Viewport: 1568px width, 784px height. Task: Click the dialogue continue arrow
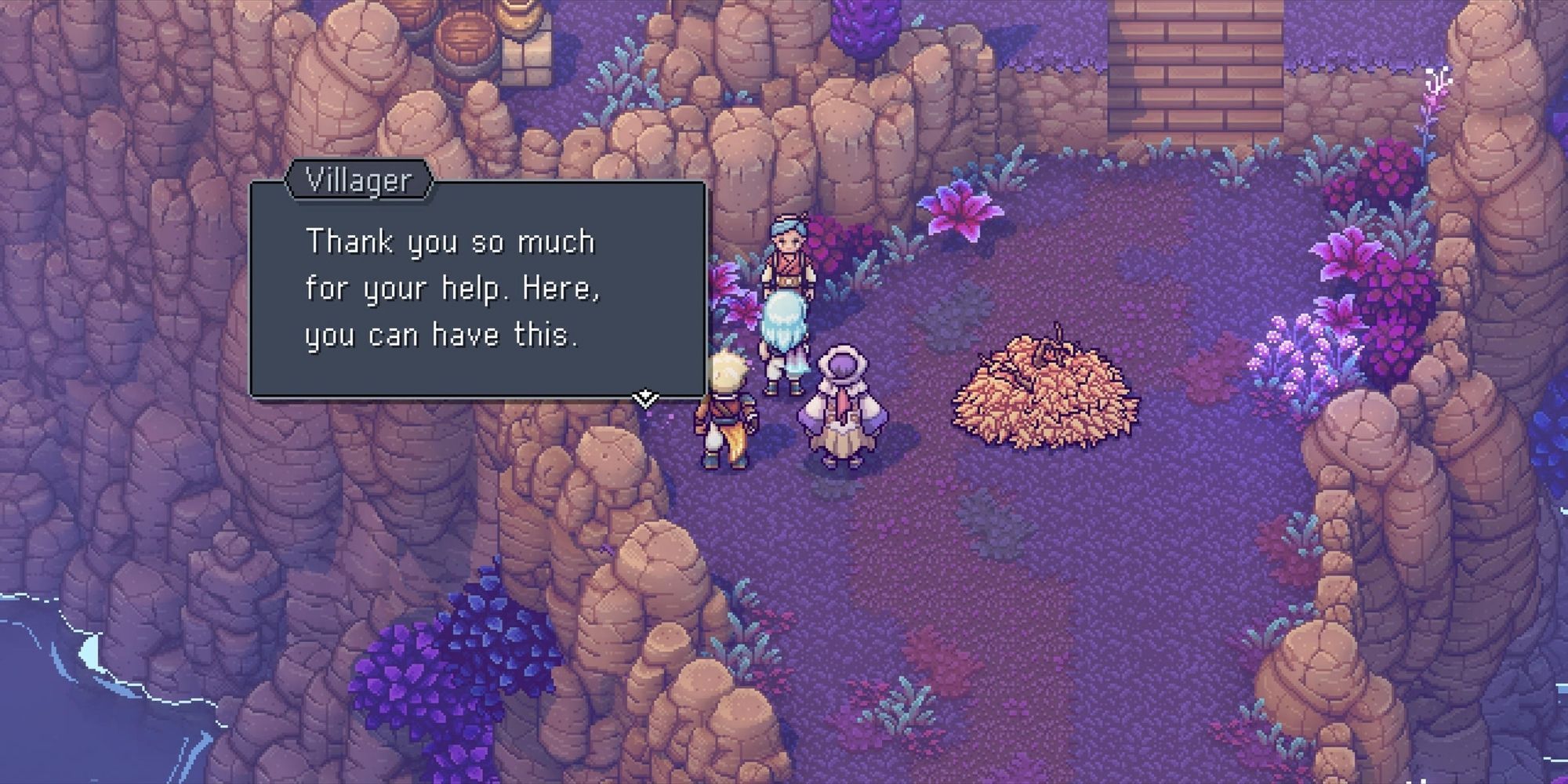click(x=644, y=398)
